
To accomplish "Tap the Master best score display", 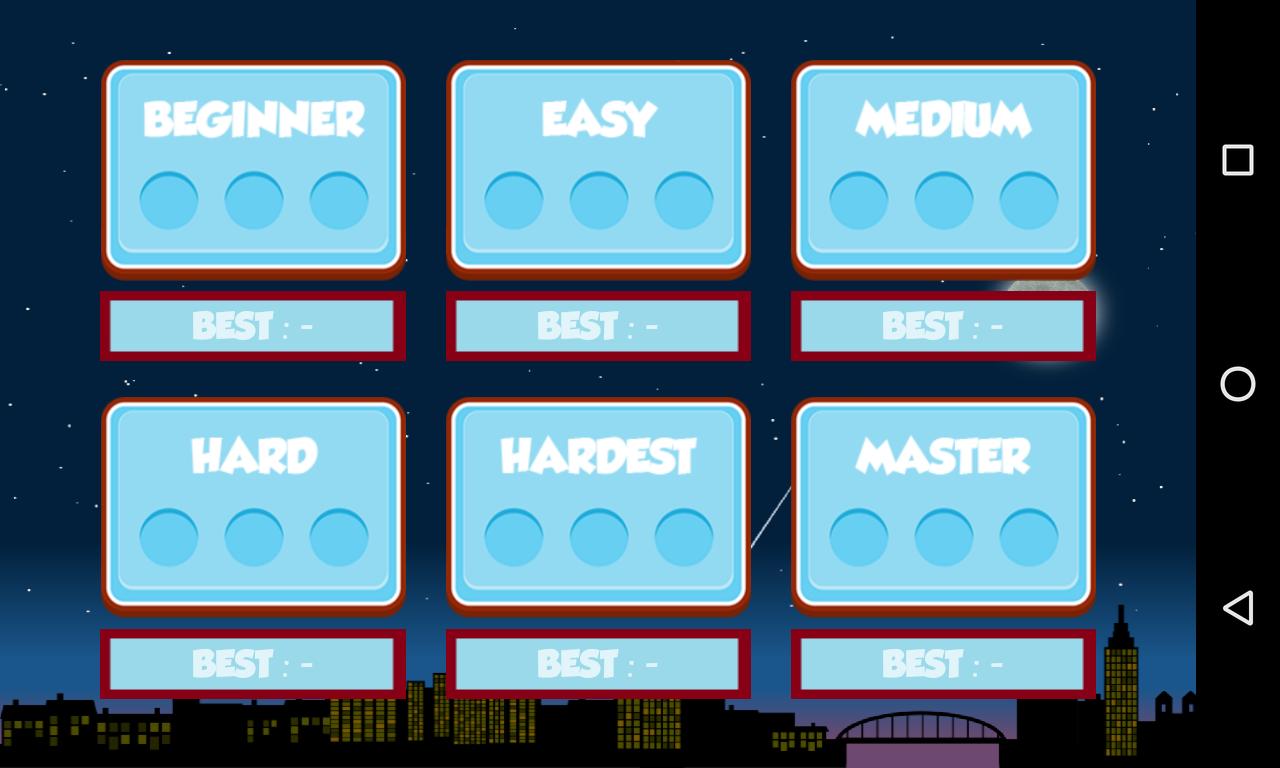I will pos(942,663).
